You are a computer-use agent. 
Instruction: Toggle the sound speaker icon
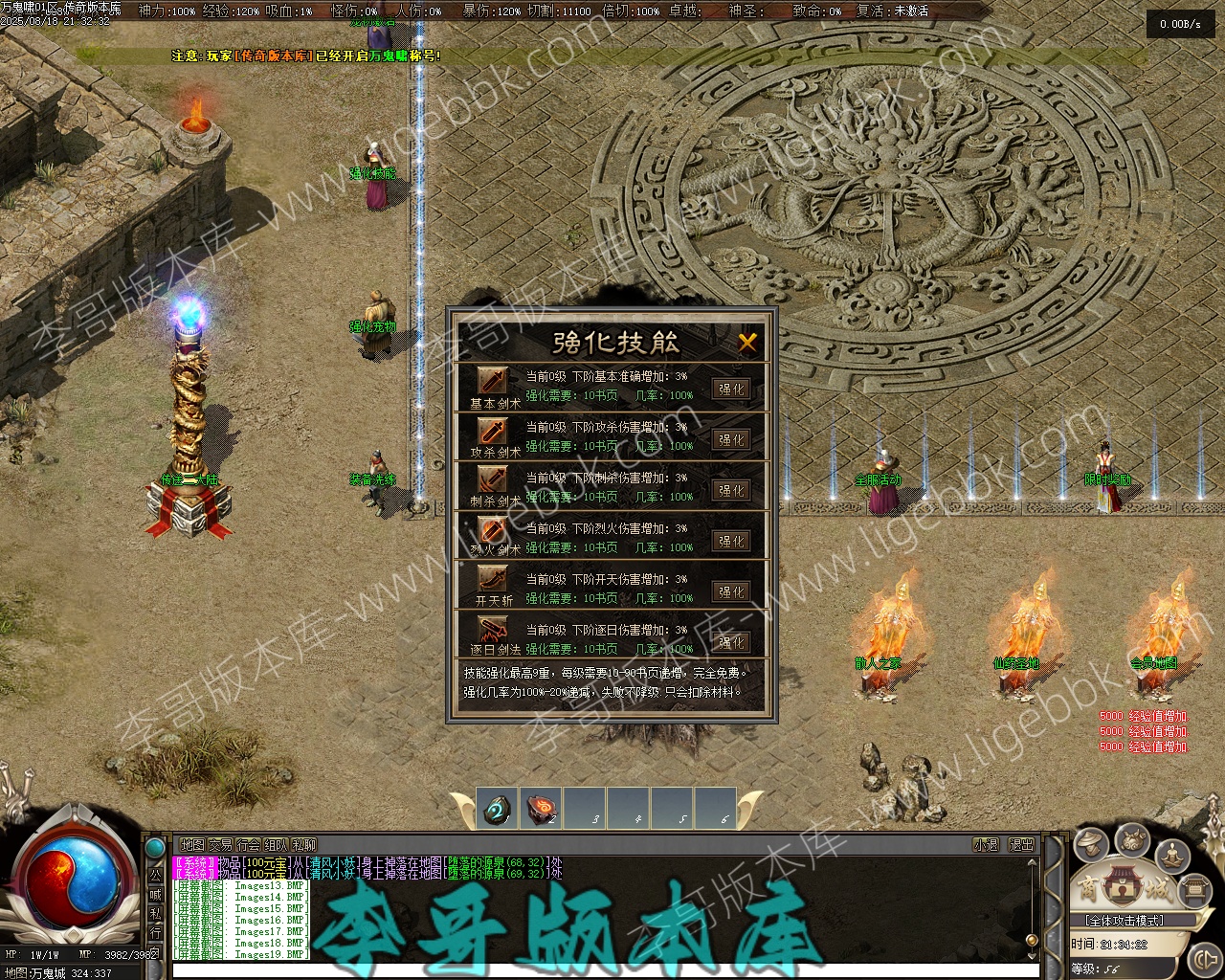1203,957
